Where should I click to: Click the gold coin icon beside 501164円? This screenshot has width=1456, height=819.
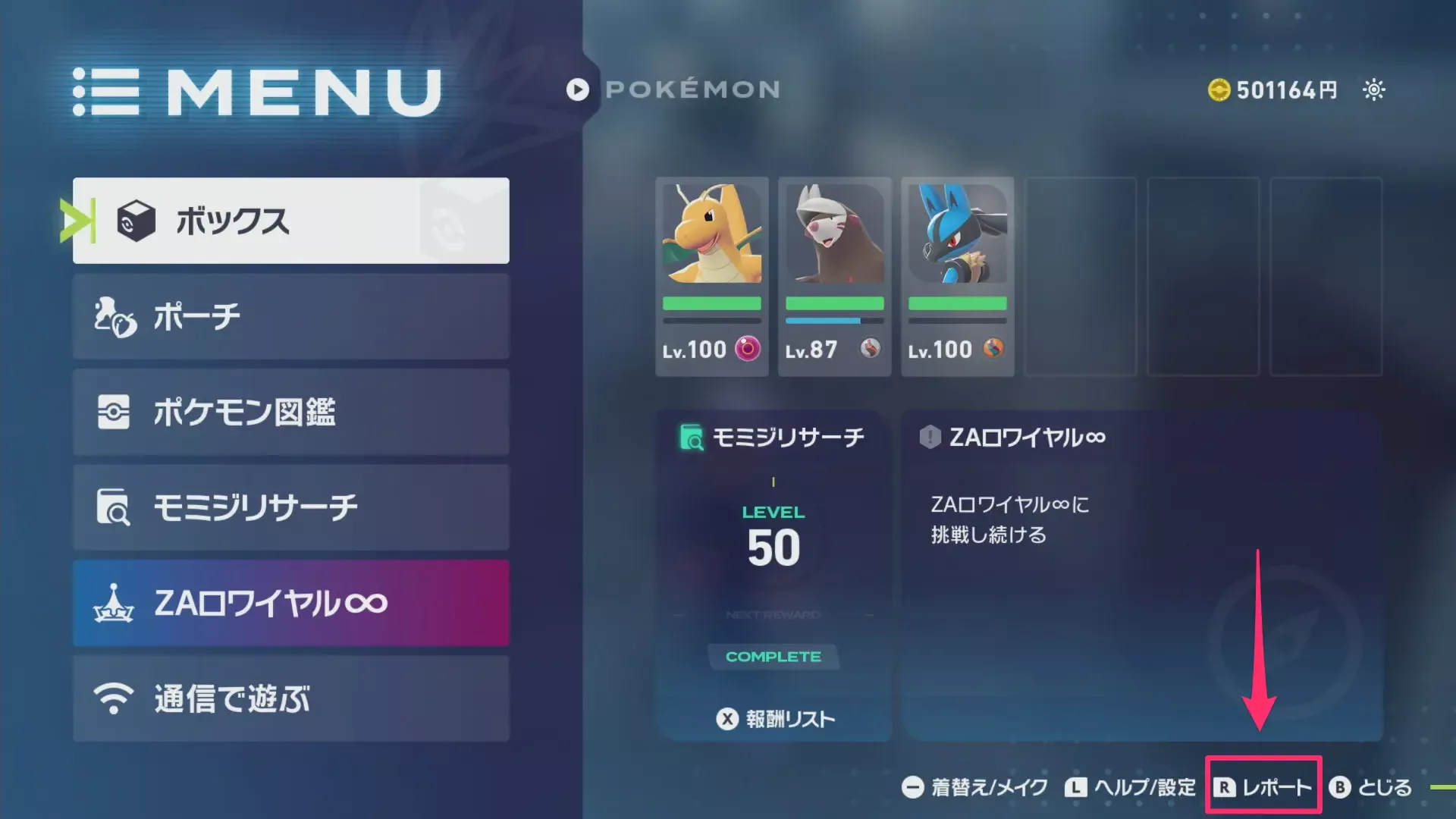[1219, 89]
